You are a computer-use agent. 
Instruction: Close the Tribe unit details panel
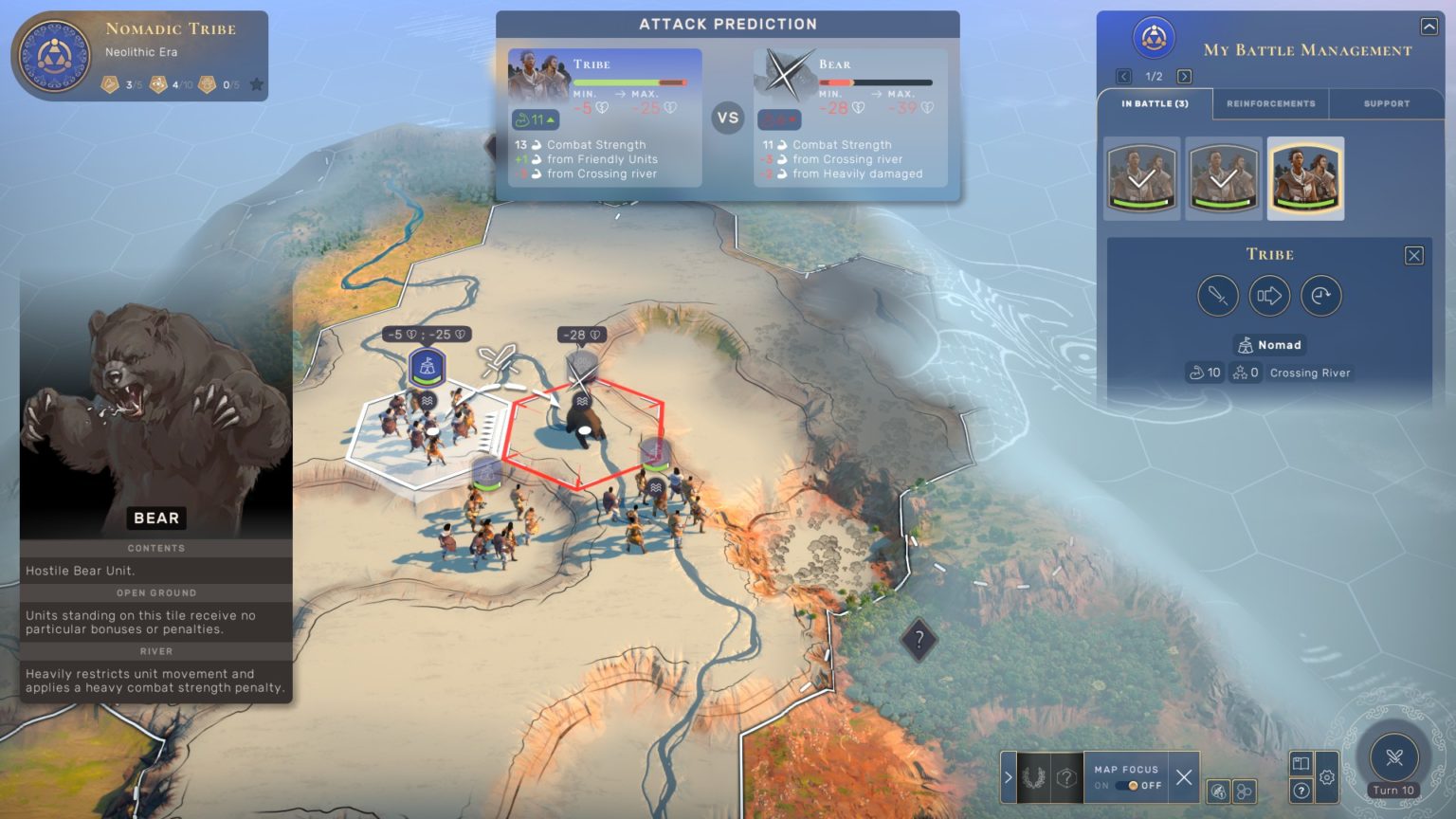tap(1413, 255)
